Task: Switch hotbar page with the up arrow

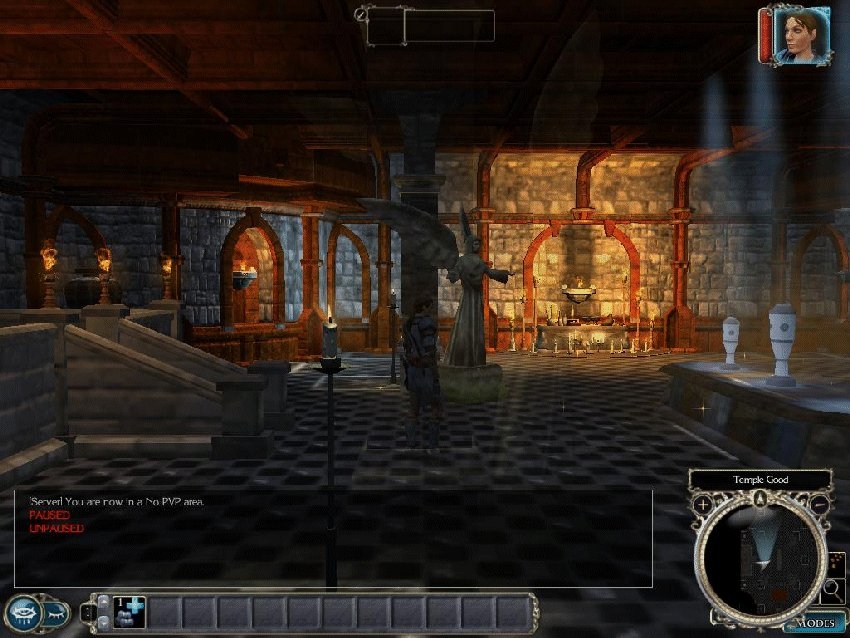Action: pos(102,601)
